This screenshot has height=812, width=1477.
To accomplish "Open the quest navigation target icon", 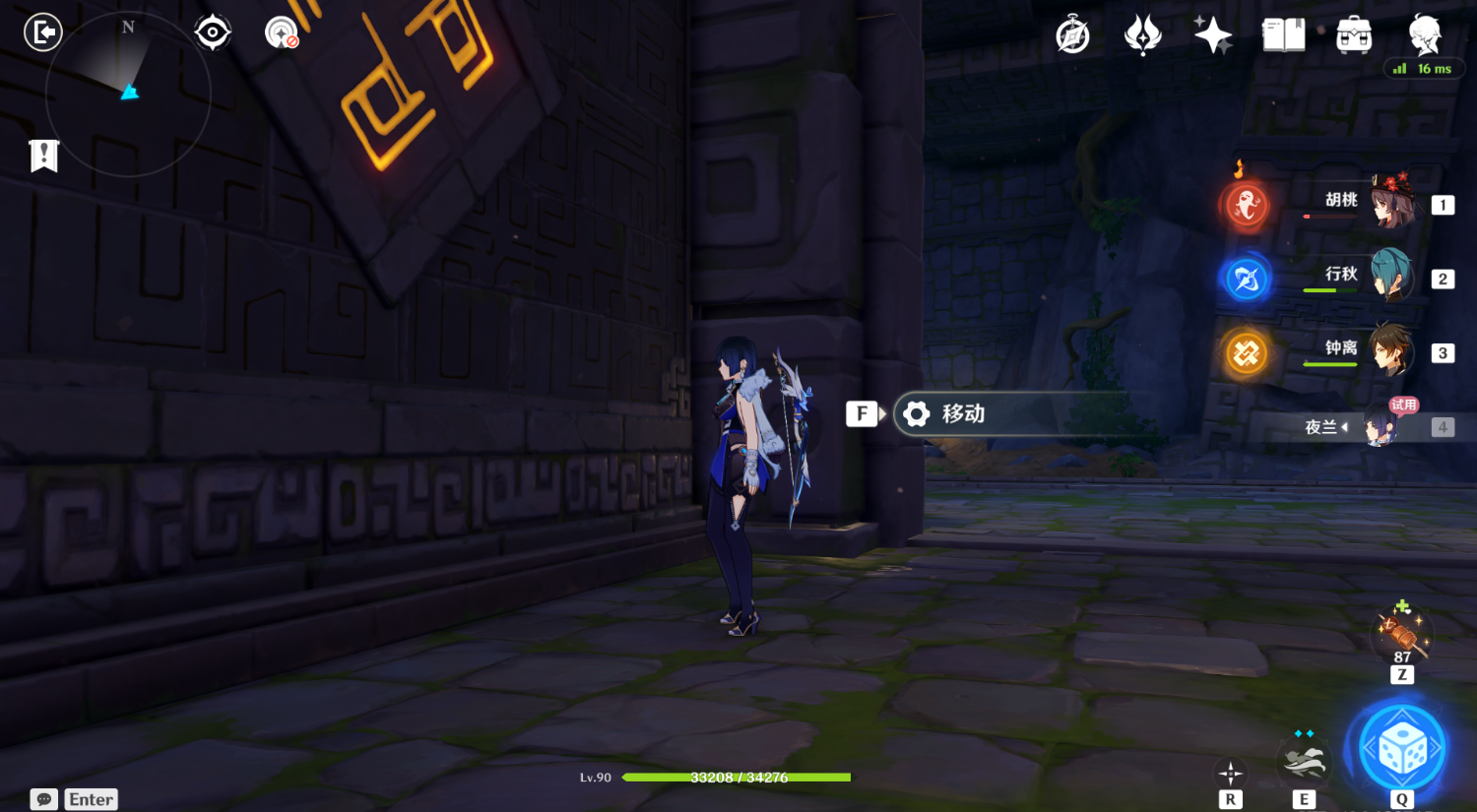I will [213, 32].
